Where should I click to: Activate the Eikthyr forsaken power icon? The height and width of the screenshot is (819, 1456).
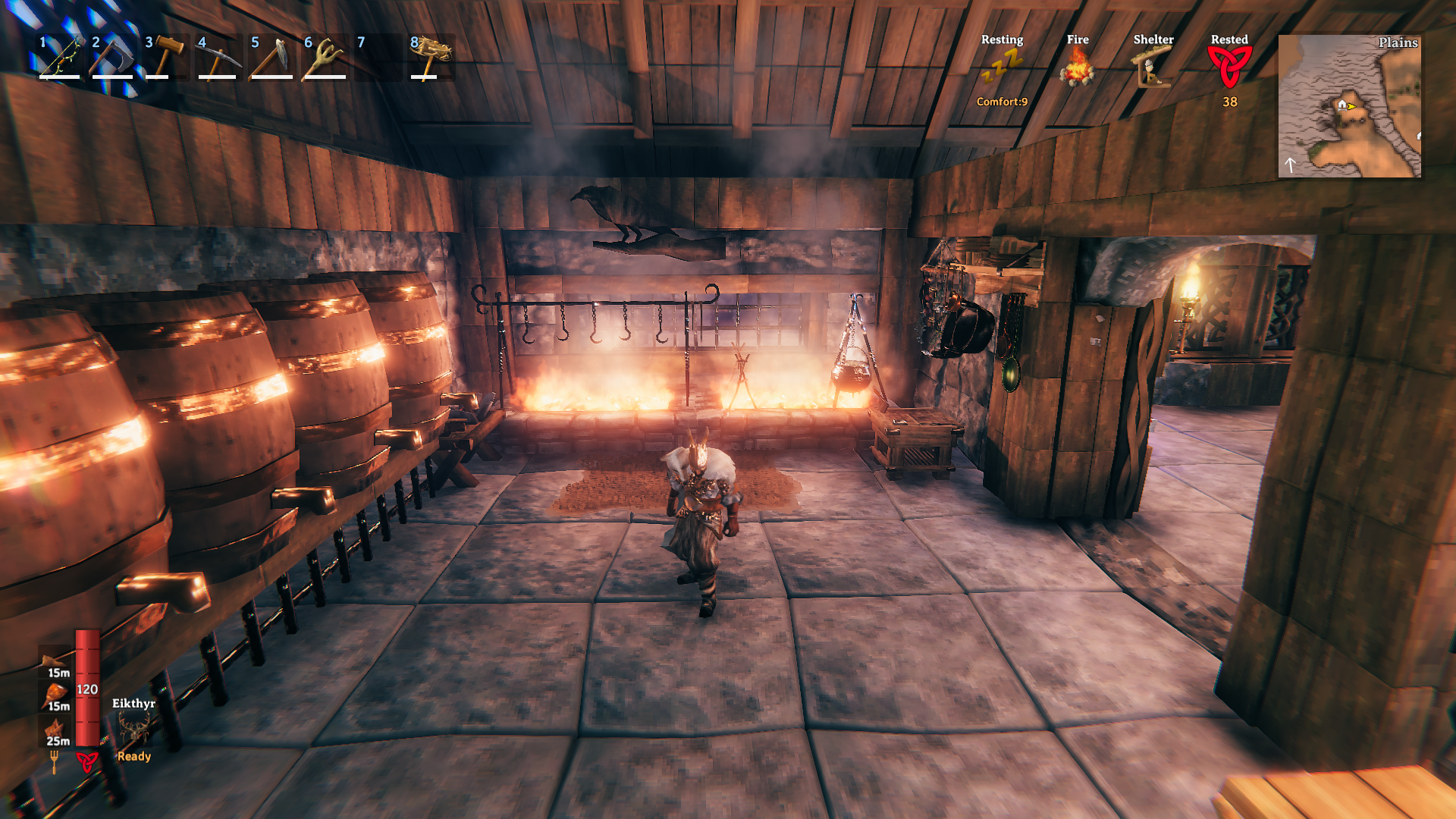[x=134, y=730]
